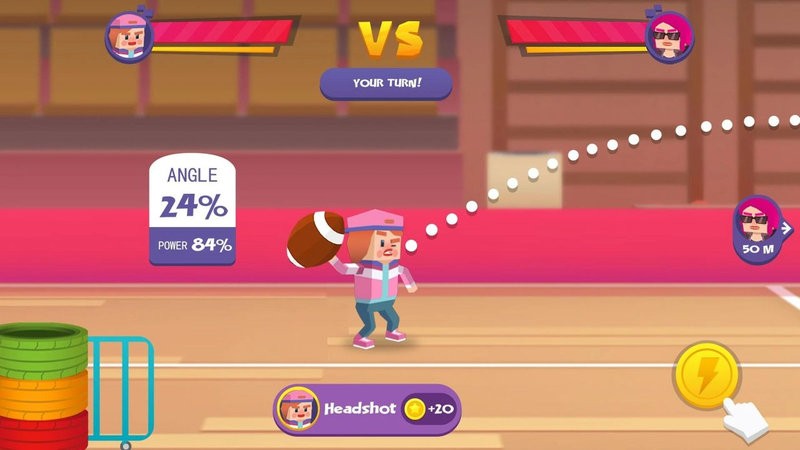This screenshot has width=800, height=450.
Task: Select the Headshot +20 bonus banner
Action: (366, 410)
